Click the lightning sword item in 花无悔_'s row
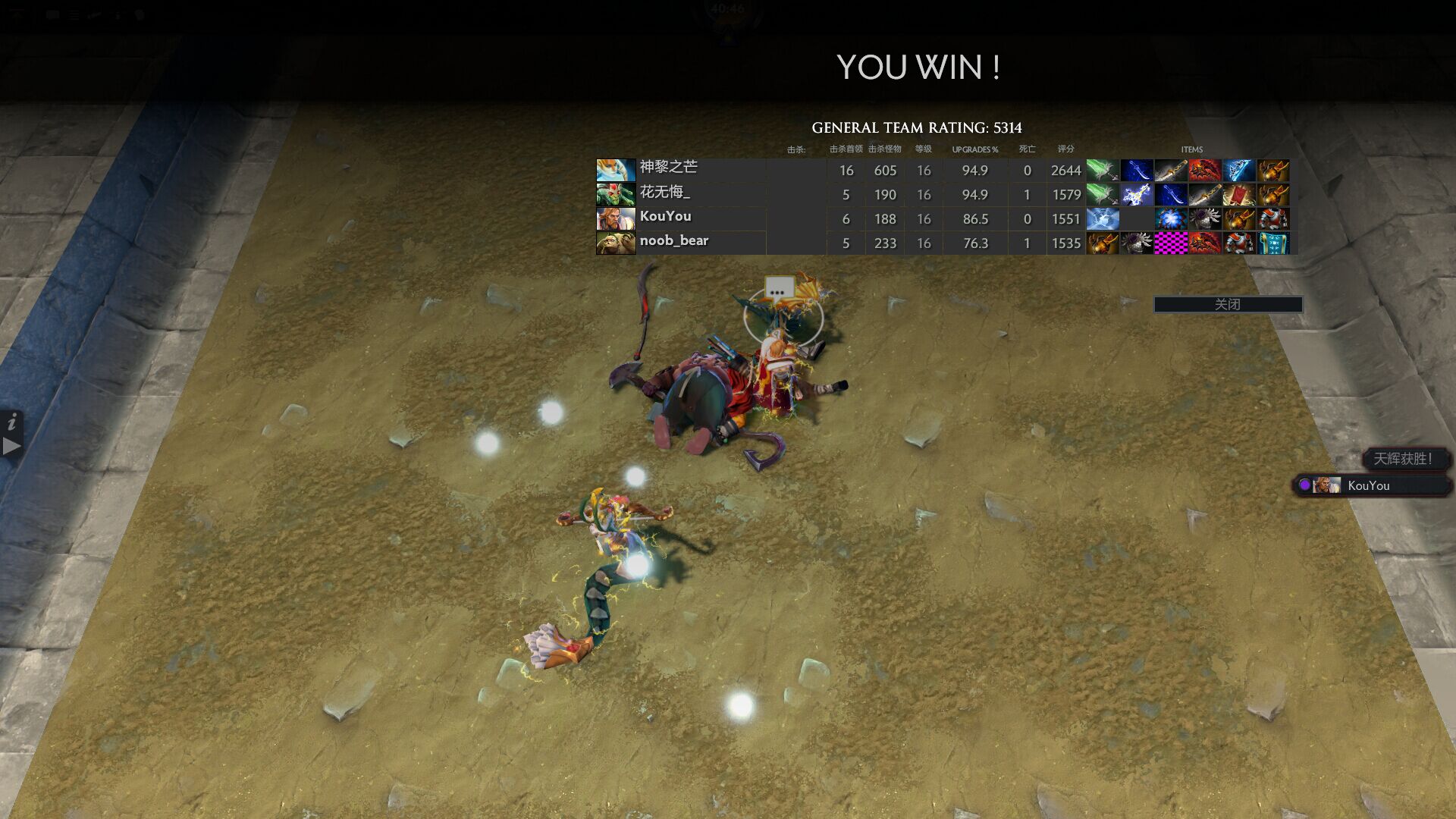The height and width of the screenshot is (819, 1456). (1136, 195)
